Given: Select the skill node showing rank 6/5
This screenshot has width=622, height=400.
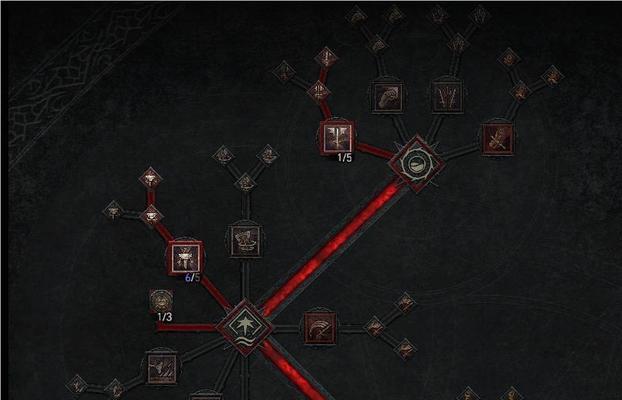Looking at the screenshot, I should 185,257.
